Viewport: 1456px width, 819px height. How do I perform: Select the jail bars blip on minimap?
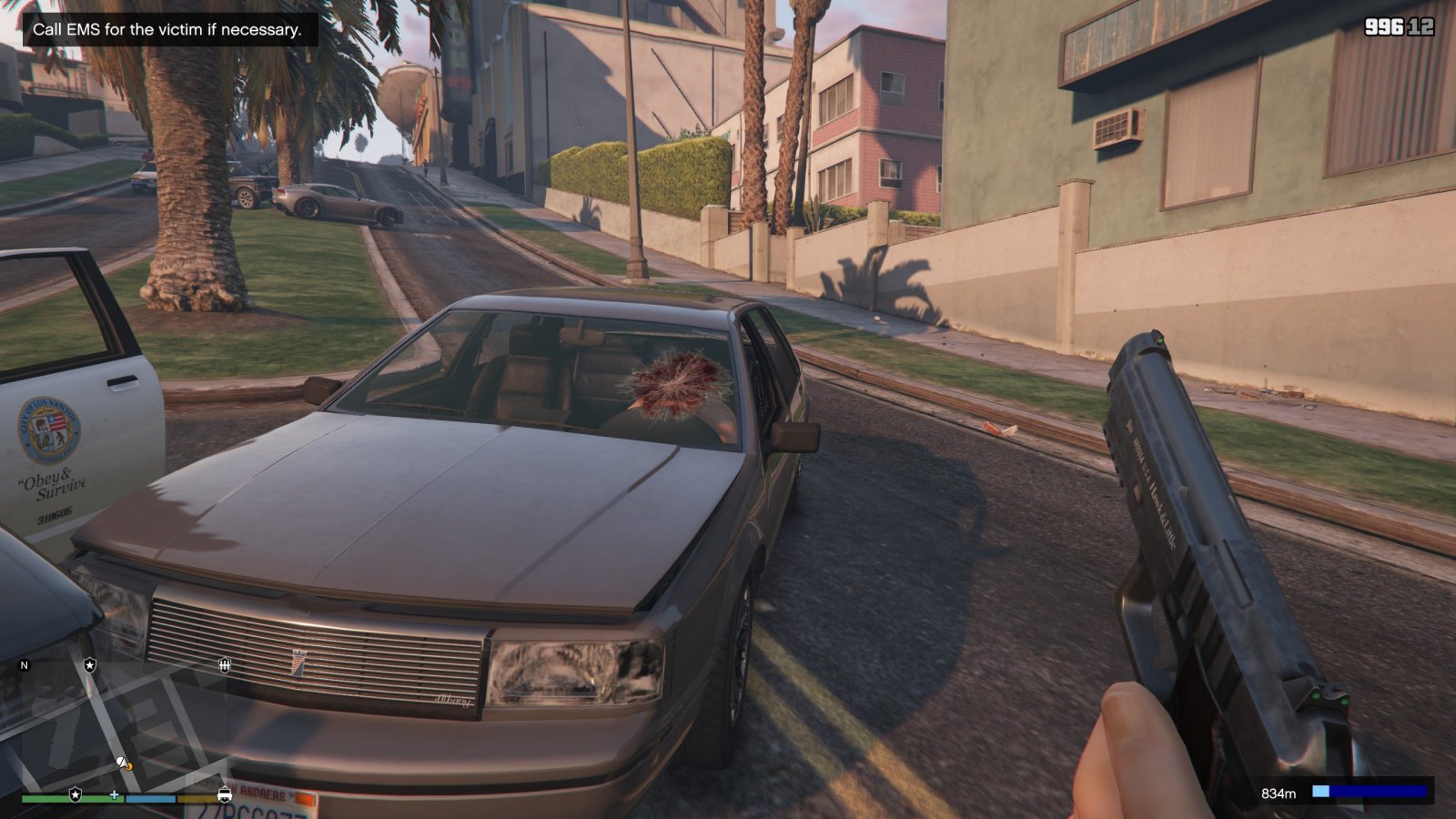click(x=224, y=665)
